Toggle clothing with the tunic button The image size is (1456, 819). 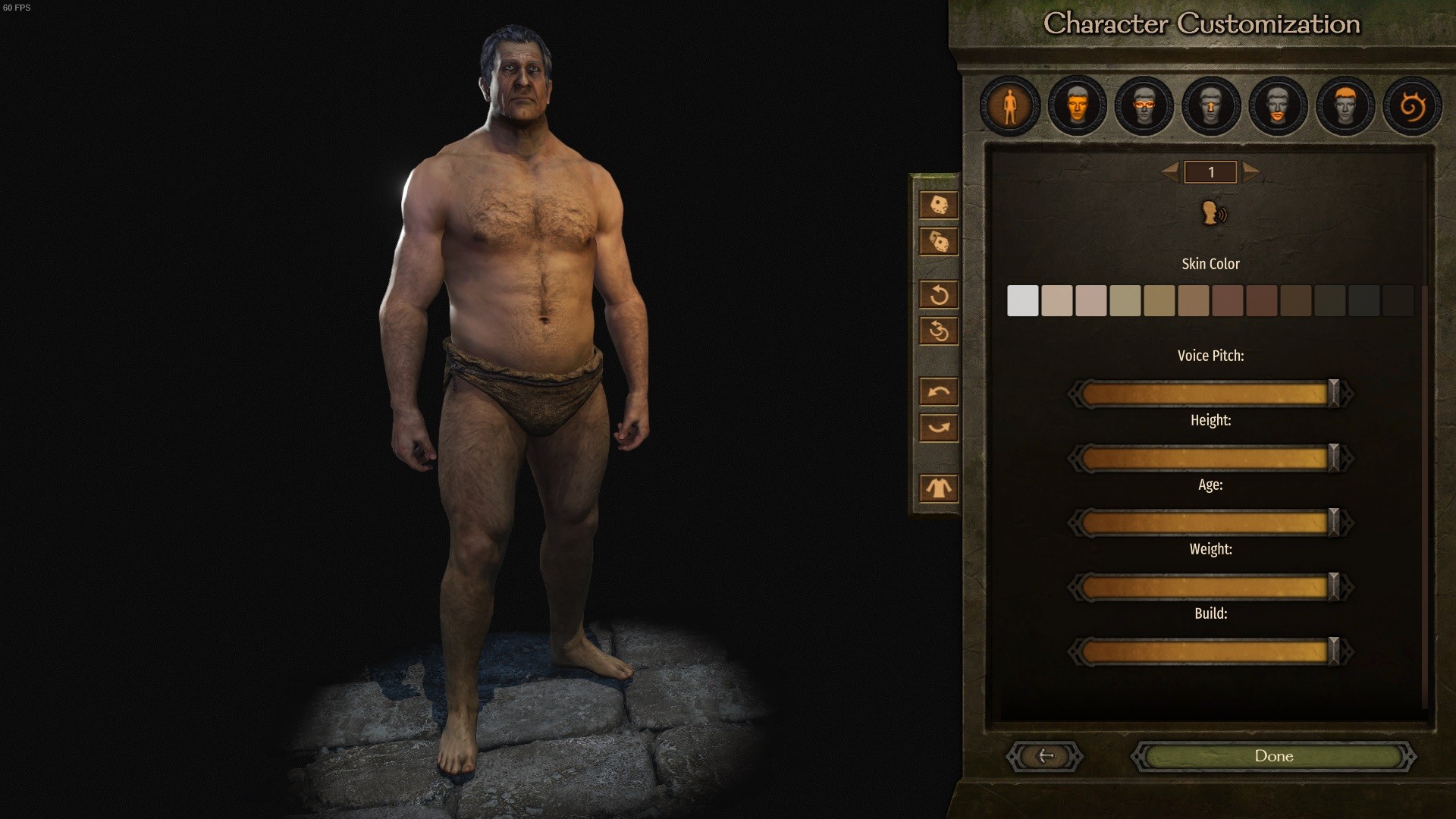pyautogui.click(x=938, y=488)
